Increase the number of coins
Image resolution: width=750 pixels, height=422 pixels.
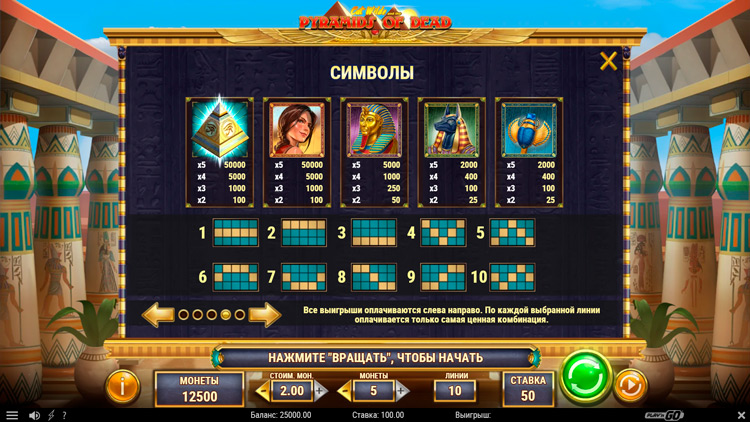click(402, 391)
